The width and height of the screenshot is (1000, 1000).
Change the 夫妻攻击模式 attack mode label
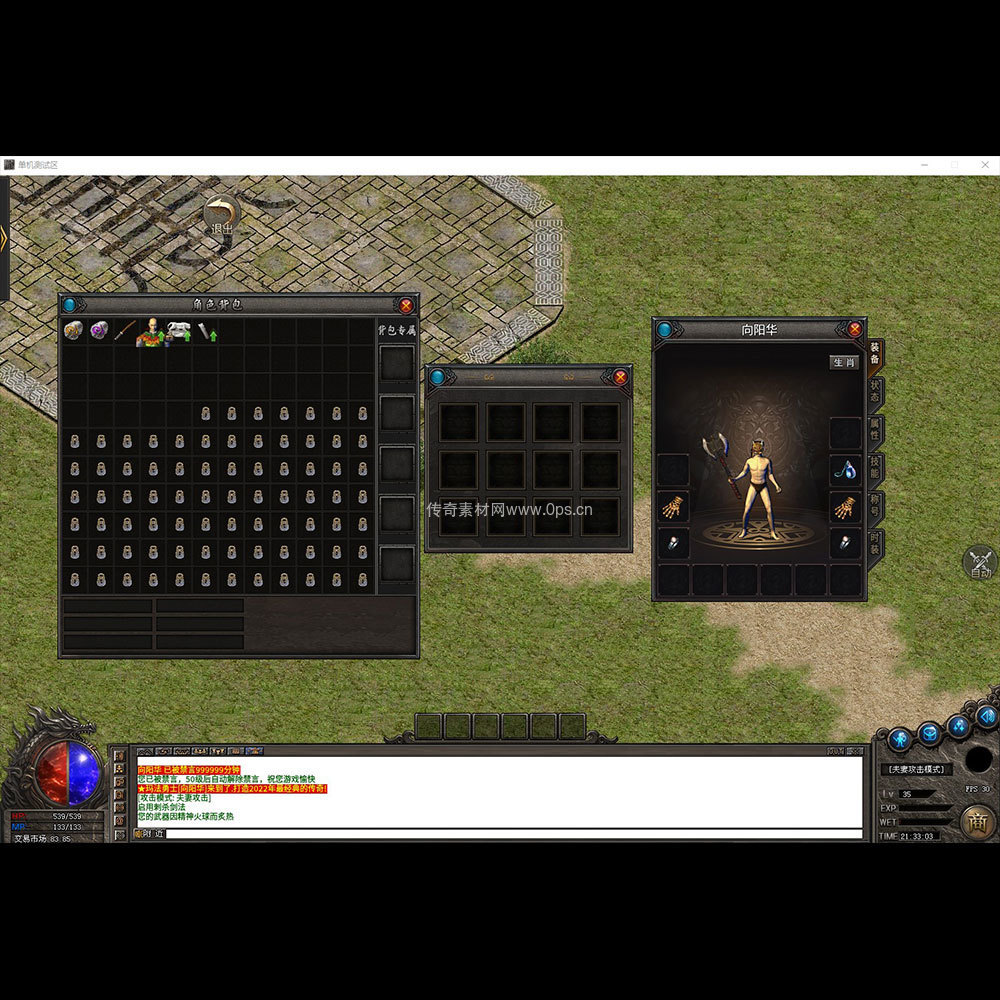(x=917, y=769)
